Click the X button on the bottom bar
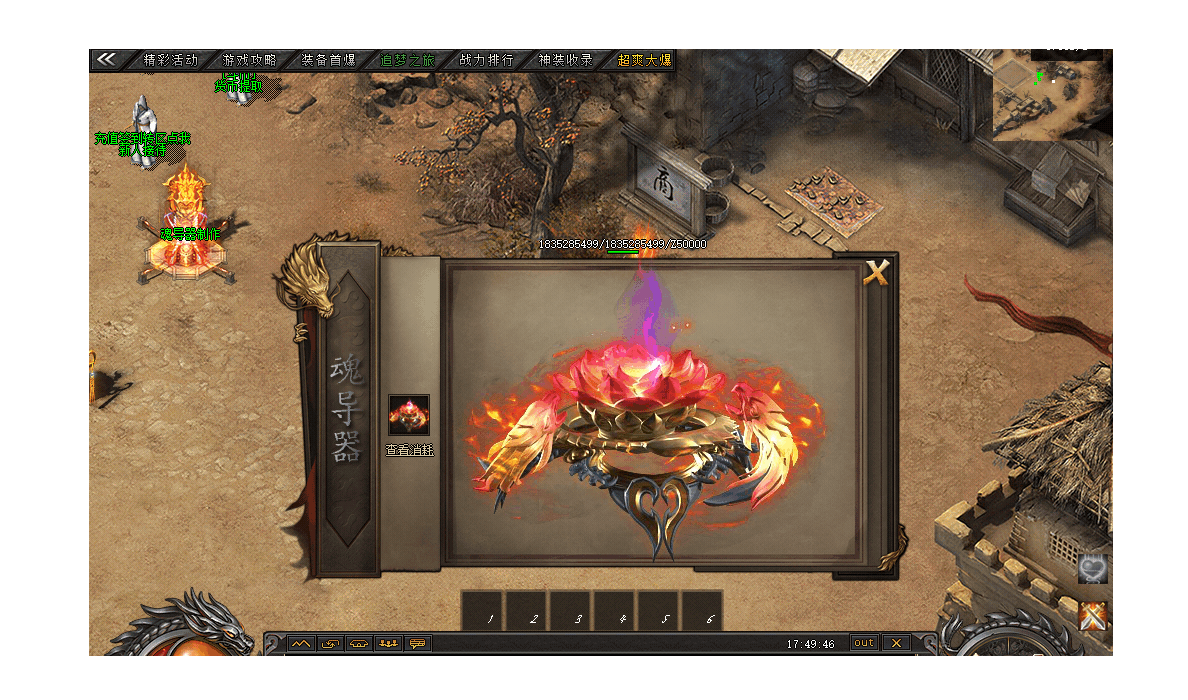This screenshot has height=700, width=1188. point(897,643)
